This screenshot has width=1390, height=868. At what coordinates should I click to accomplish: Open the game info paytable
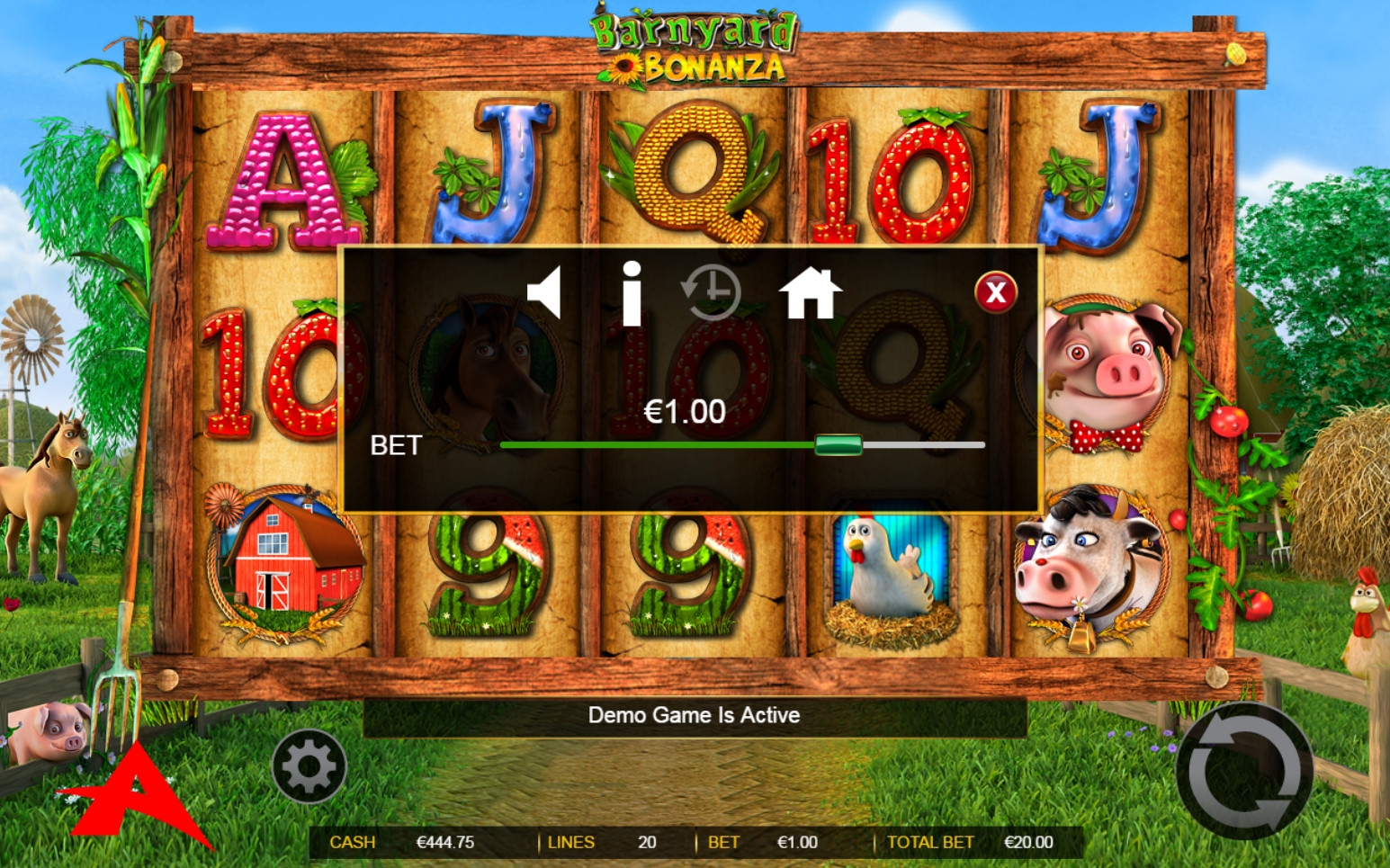(632, 293)
